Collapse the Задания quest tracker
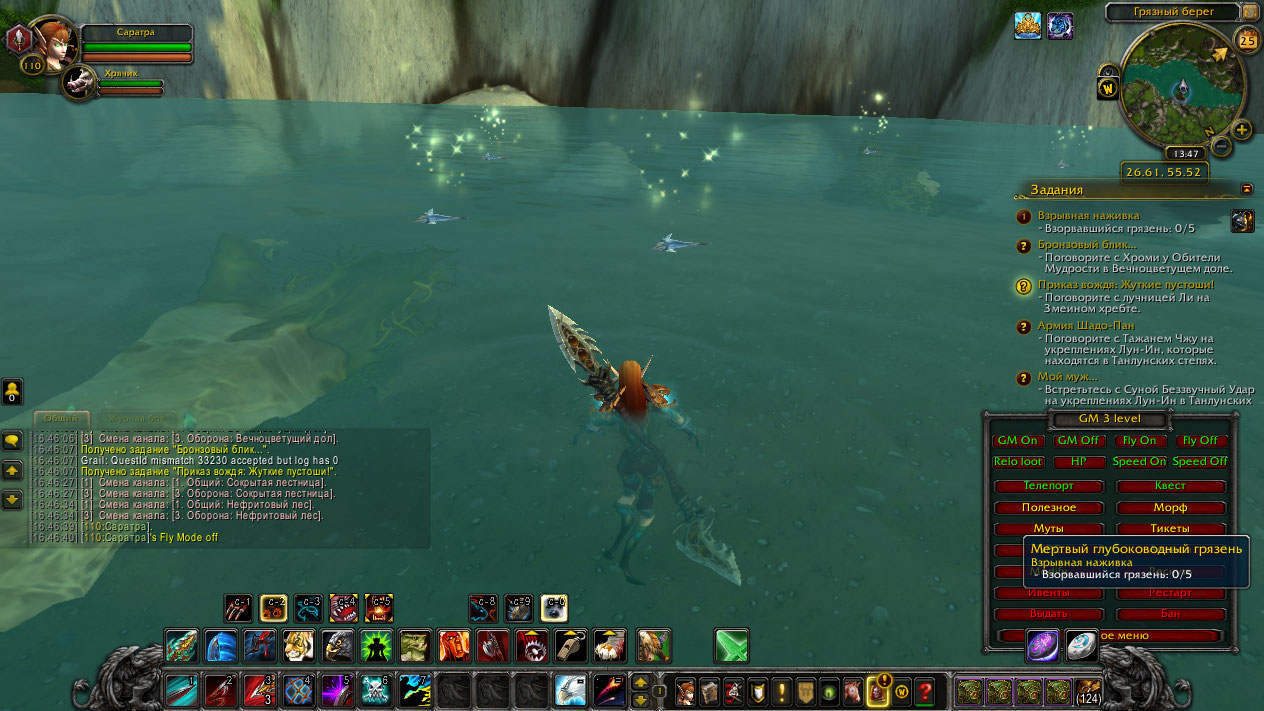Screen dimensions: 1264x711 pyautogui.click(x=1247, y=188)
